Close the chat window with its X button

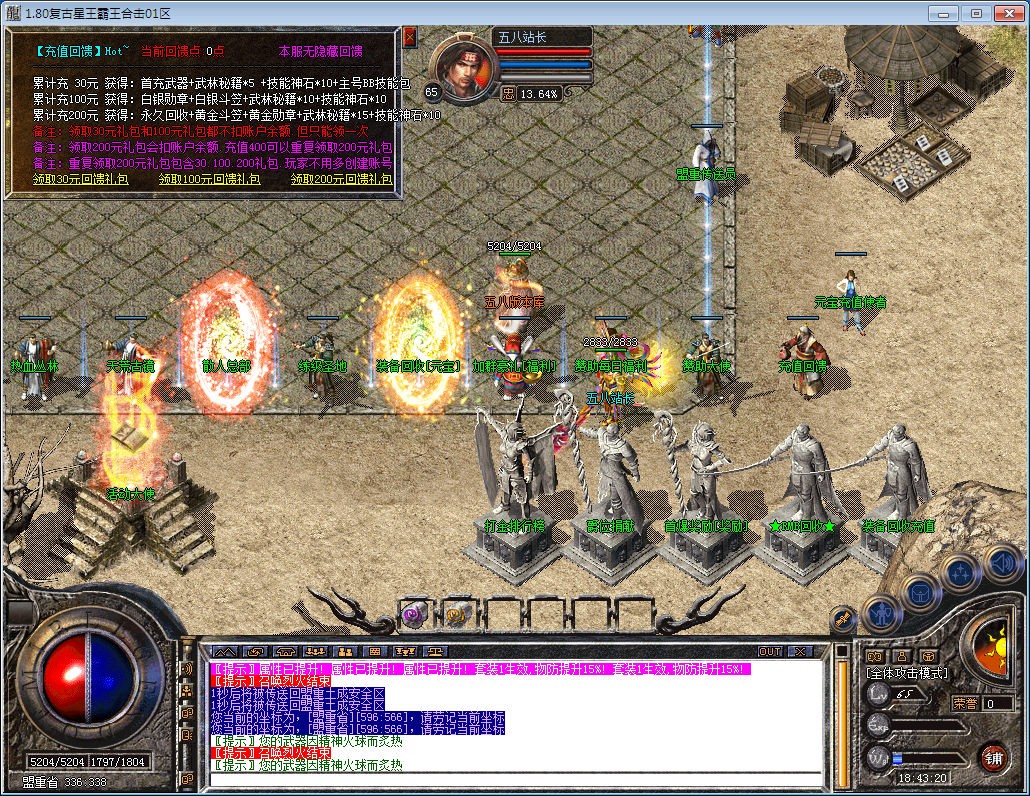pos(799,652)
